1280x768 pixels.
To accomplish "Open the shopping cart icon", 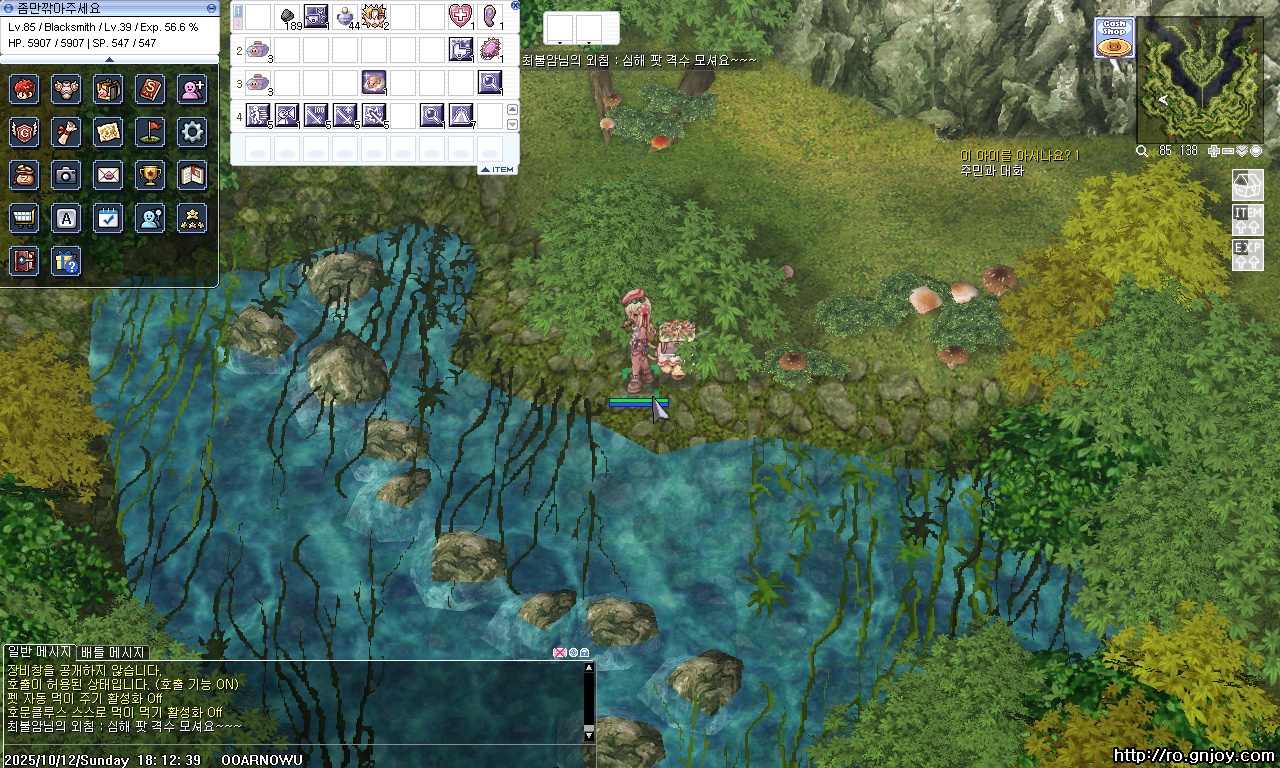I will (x=24, y=218).
